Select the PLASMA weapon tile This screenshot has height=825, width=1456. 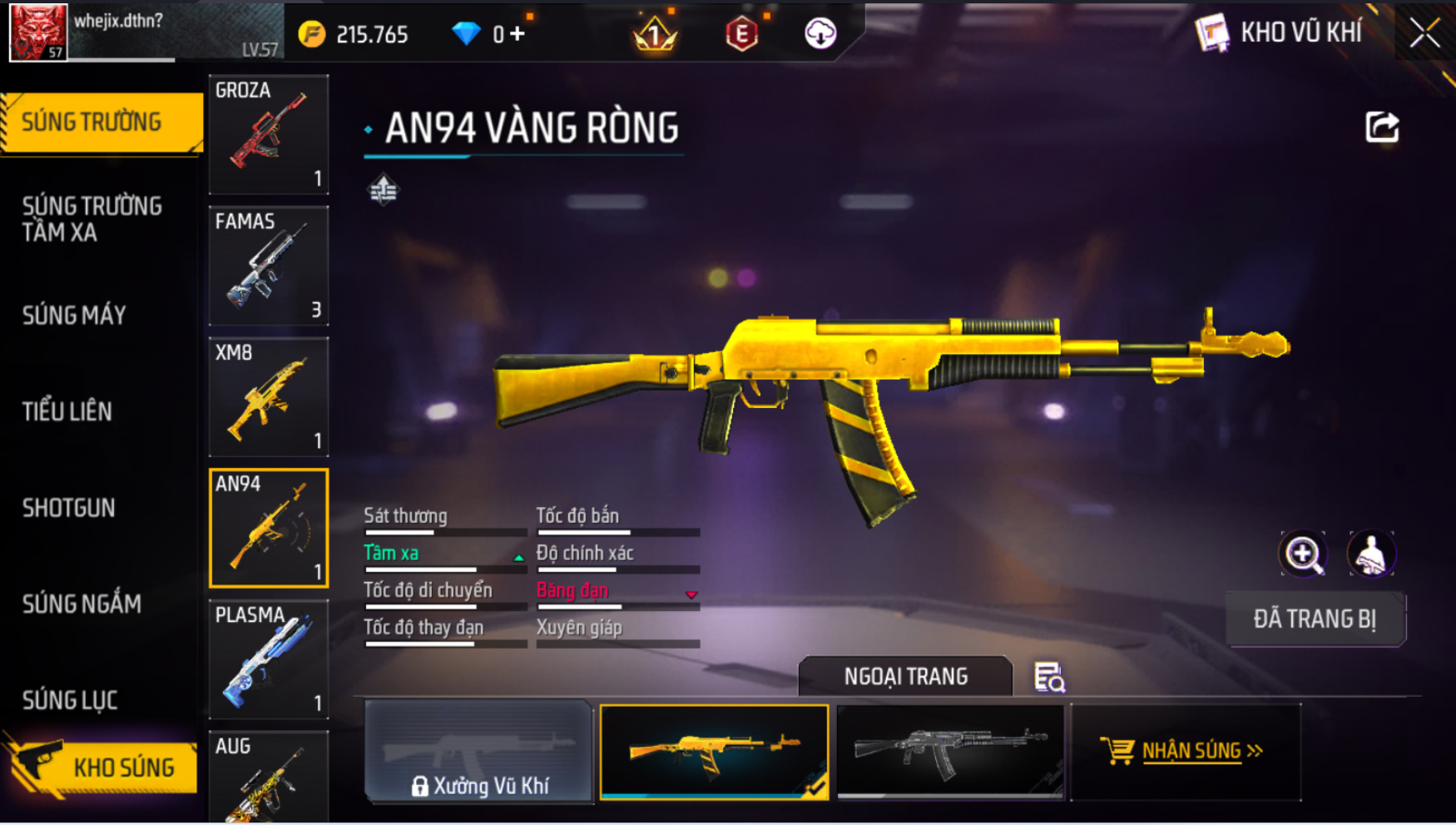tap(269, 659)
